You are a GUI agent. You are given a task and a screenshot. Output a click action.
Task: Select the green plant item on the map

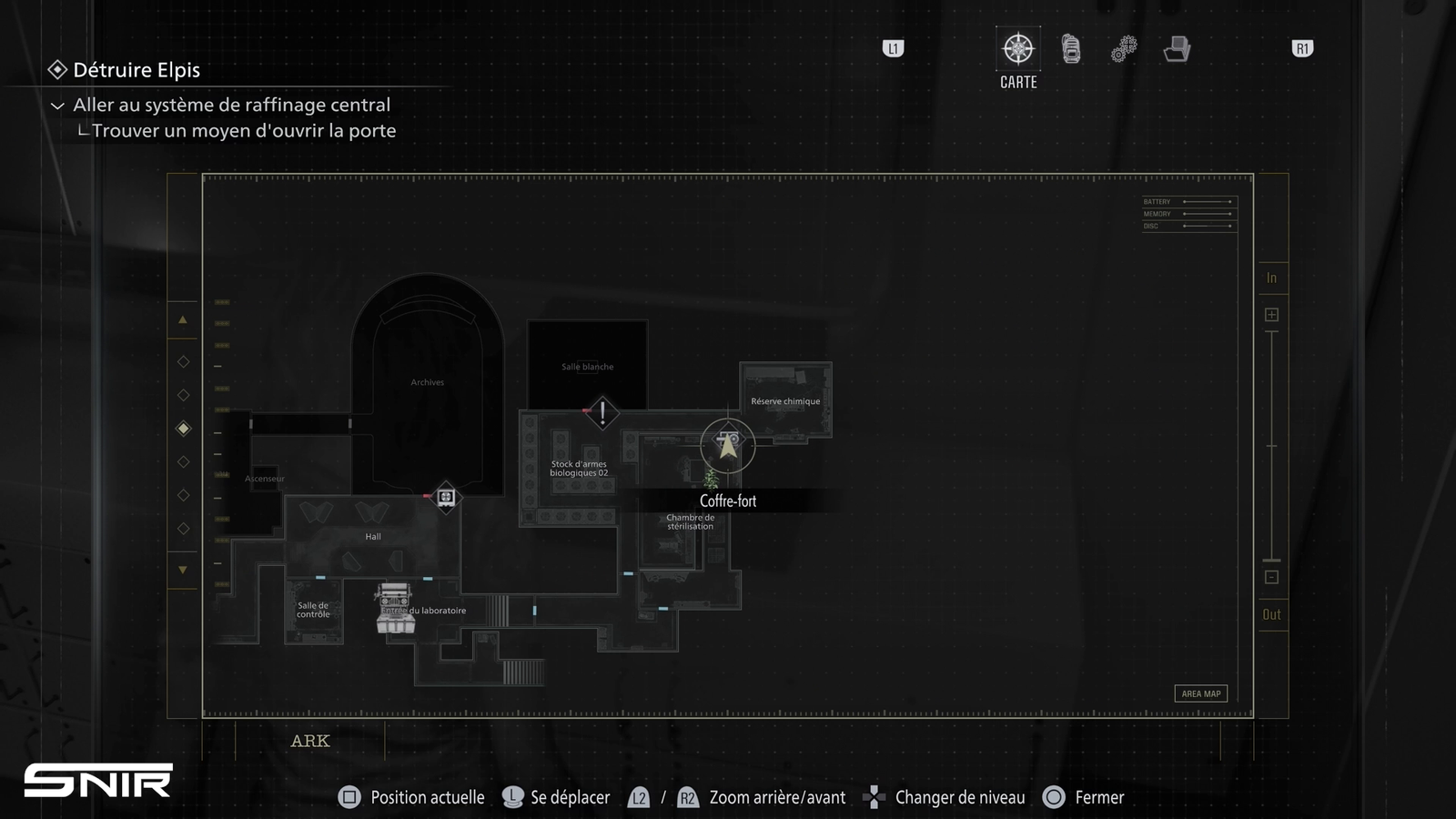click(711, 479)
